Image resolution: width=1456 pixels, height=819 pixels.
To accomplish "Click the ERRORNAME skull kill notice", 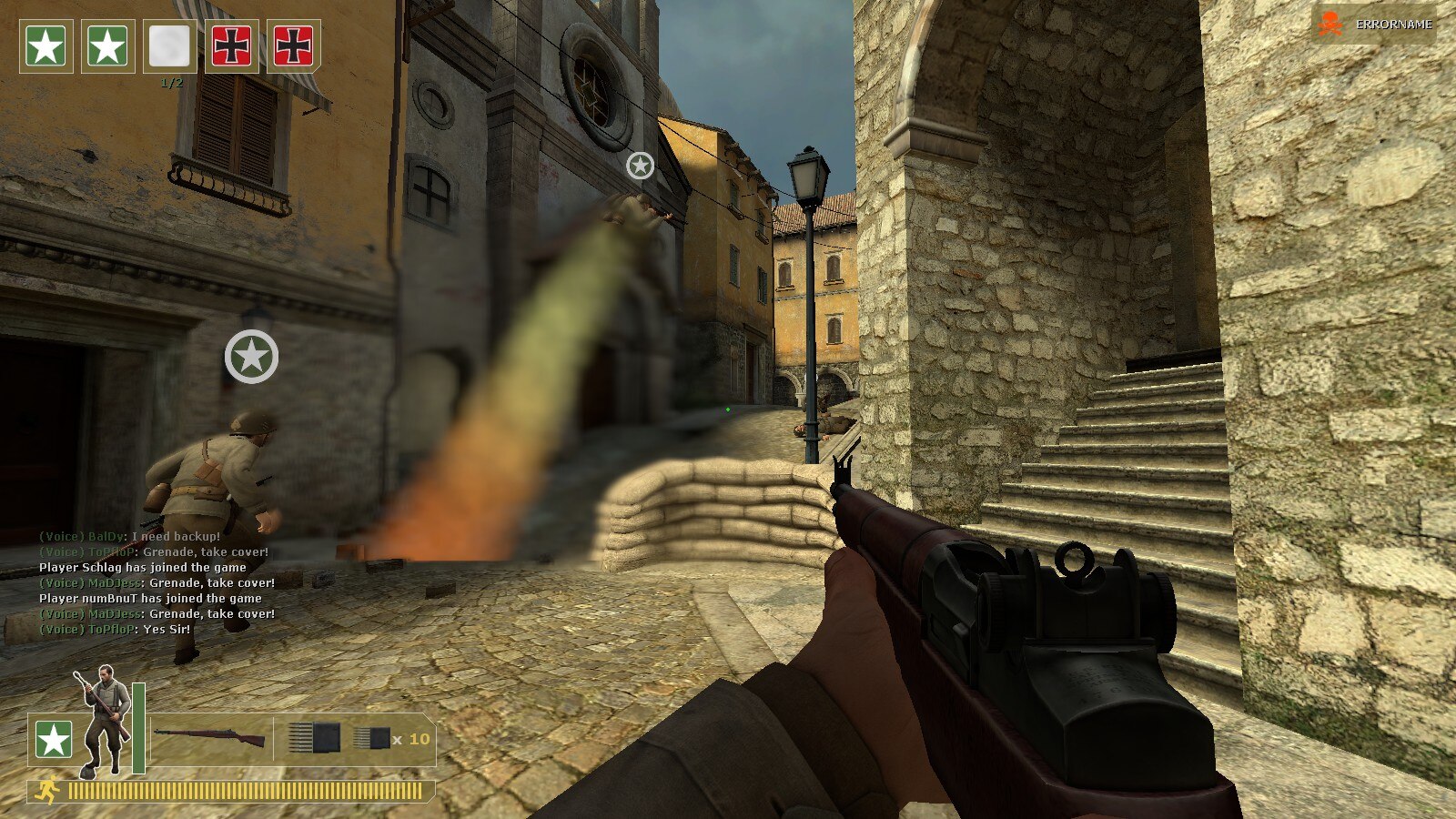I will point(1375,25).
